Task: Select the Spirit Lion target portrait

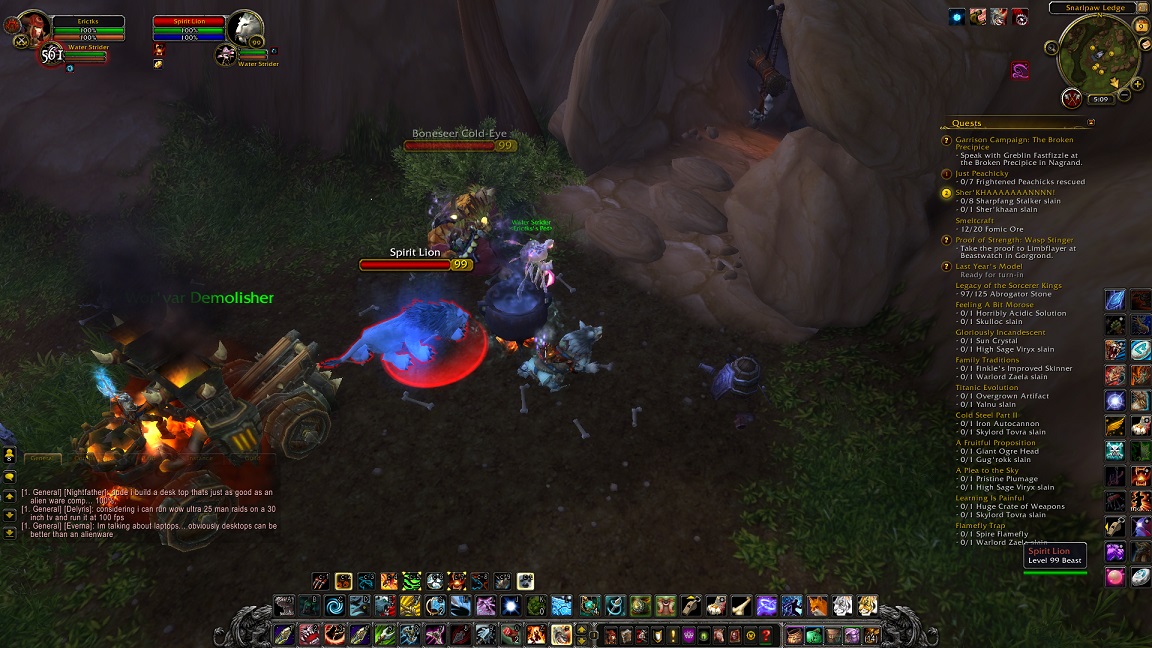Action: (x=245, y=28)
